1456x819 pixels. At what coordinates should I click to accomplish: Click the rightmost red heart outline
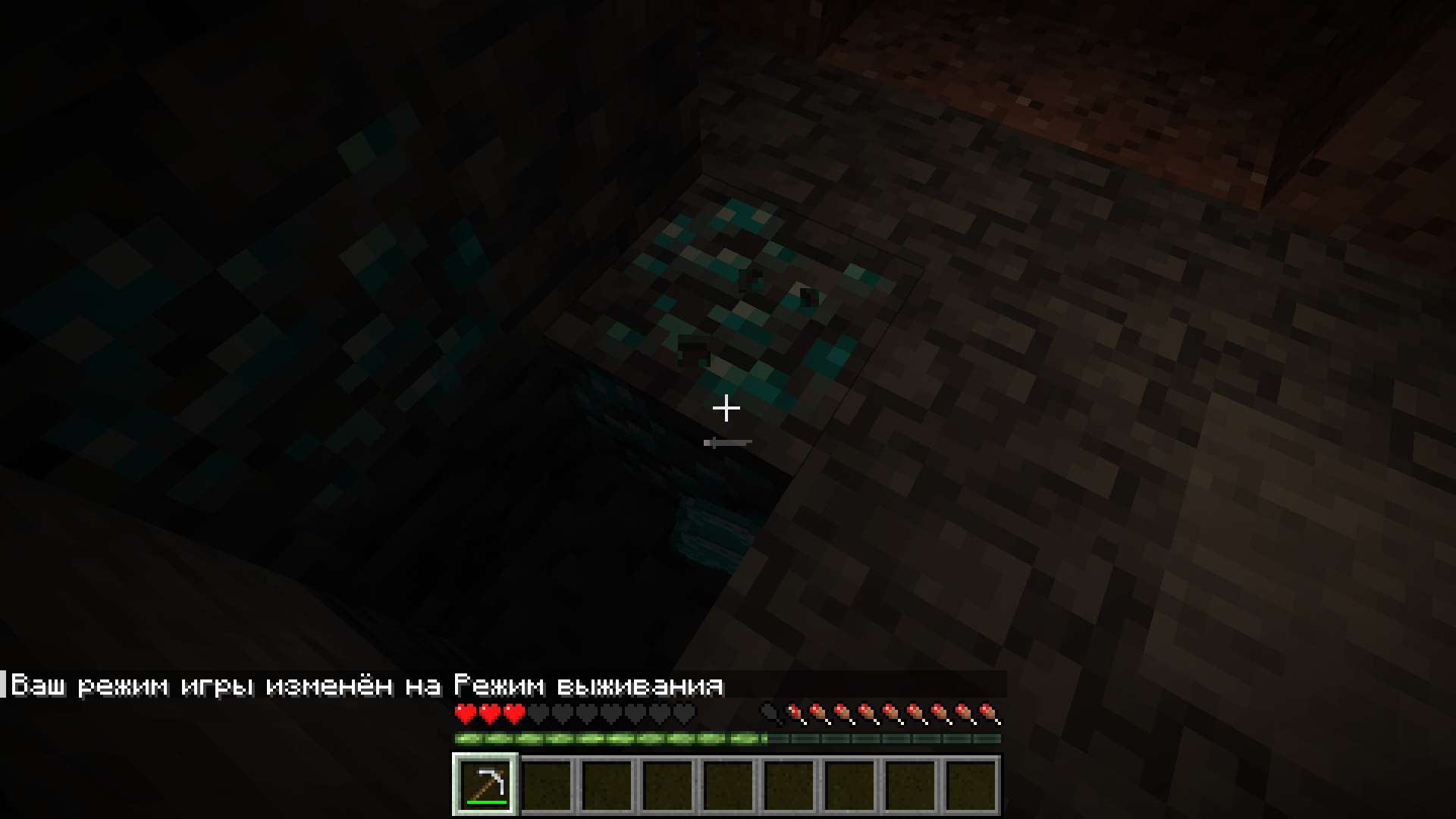click(x=684, y=713)
